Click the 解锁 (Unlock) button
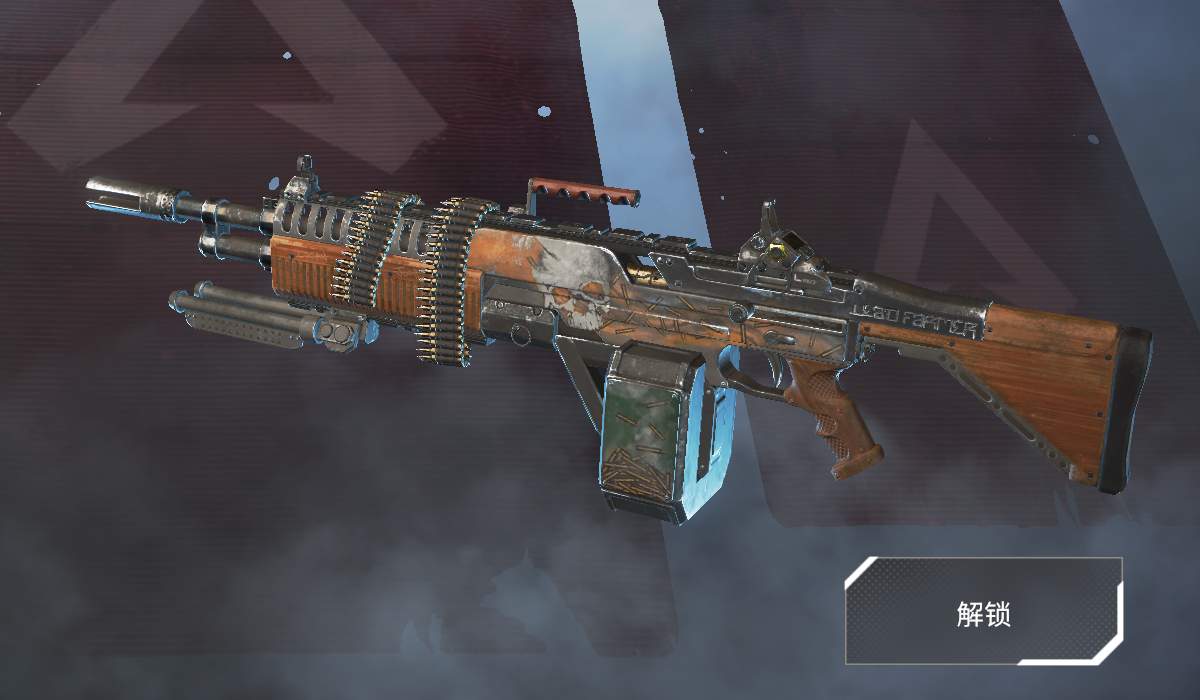Viewport: 1200px width, 700px height. pyautogui.click(x=984, y=611)
